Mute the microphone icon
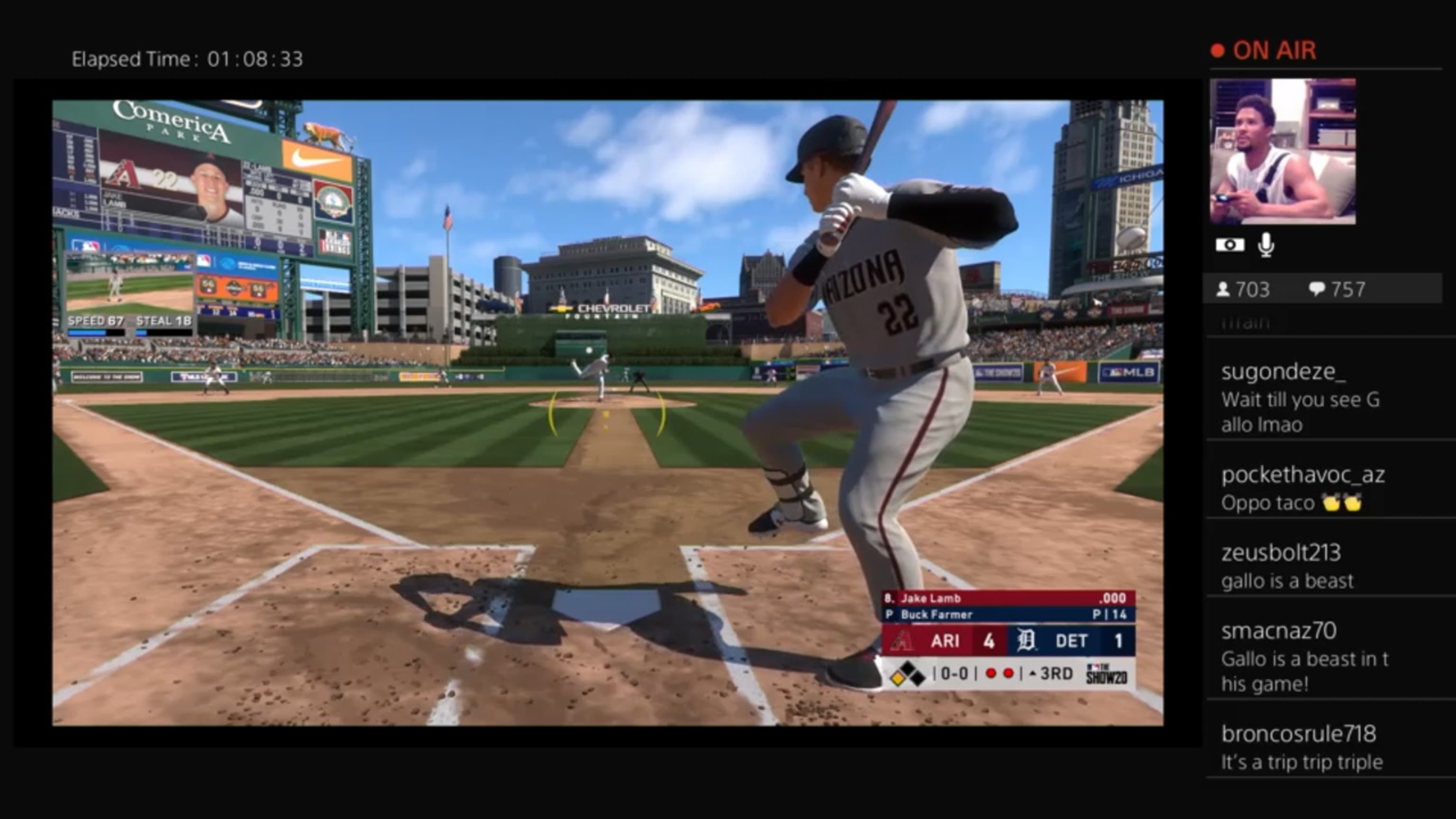Image resolution: width=1456 pixels, height=819 pixels. pos(1265,244)
